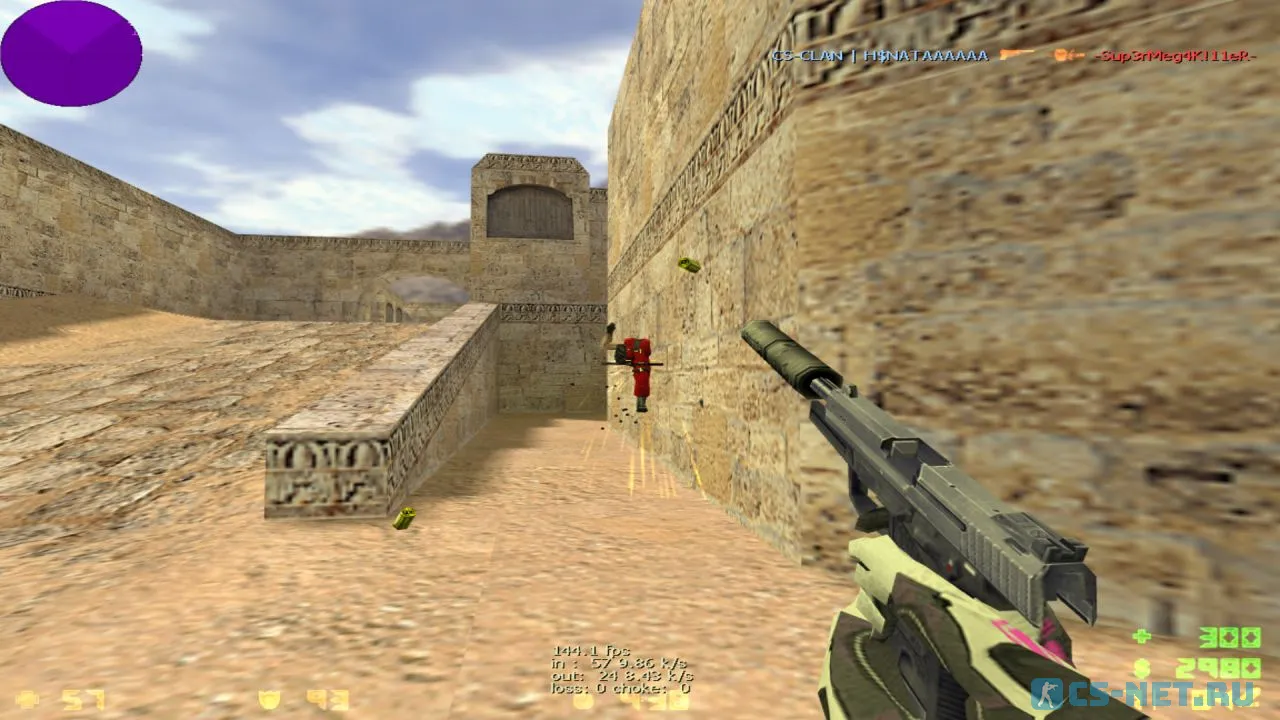1280x720 pixels.
Task: Select the victim name -Sup3rMeg4KI11eR-
Action: 1175,57
